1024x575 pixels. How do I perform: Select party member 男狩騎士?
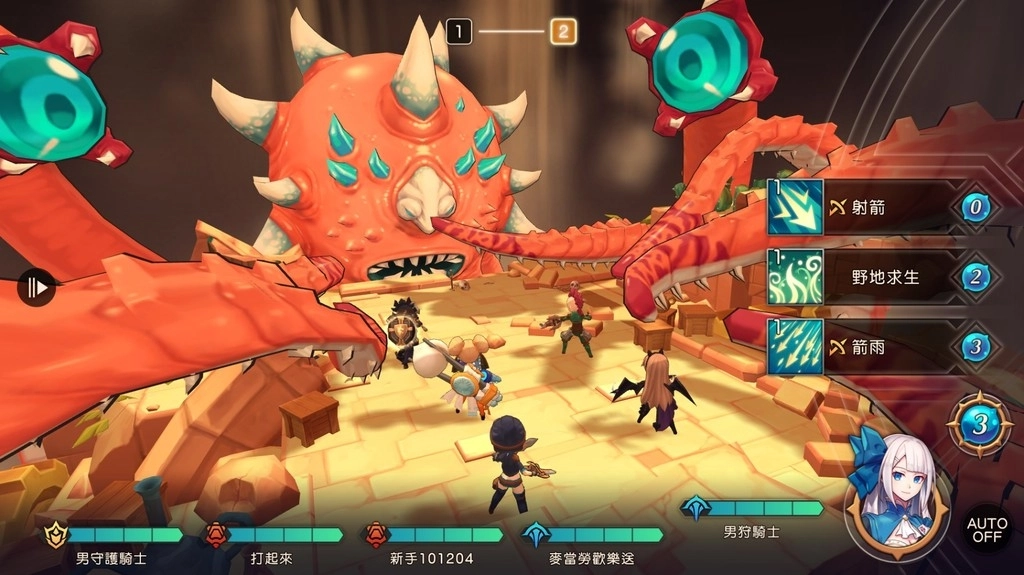tap(752, 519)
